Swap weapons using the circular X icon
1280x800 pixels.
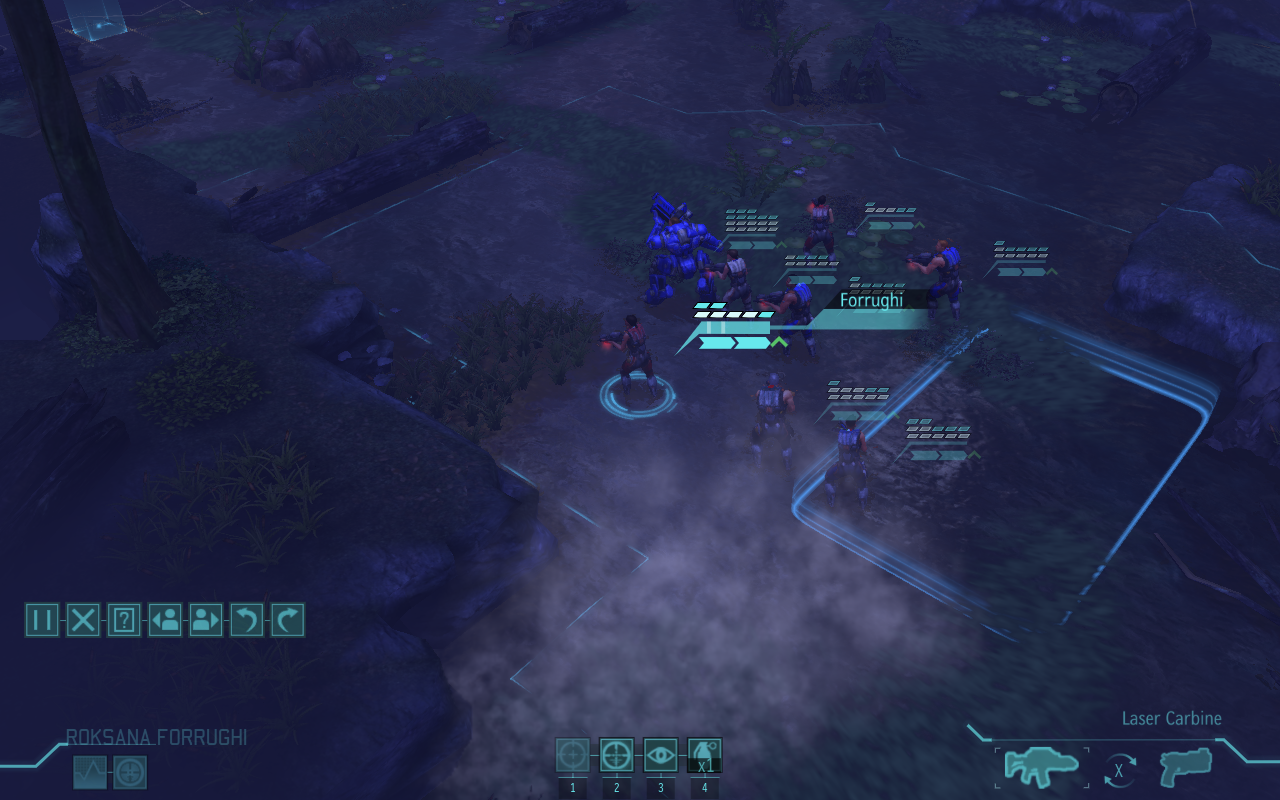click(1117, 769)
